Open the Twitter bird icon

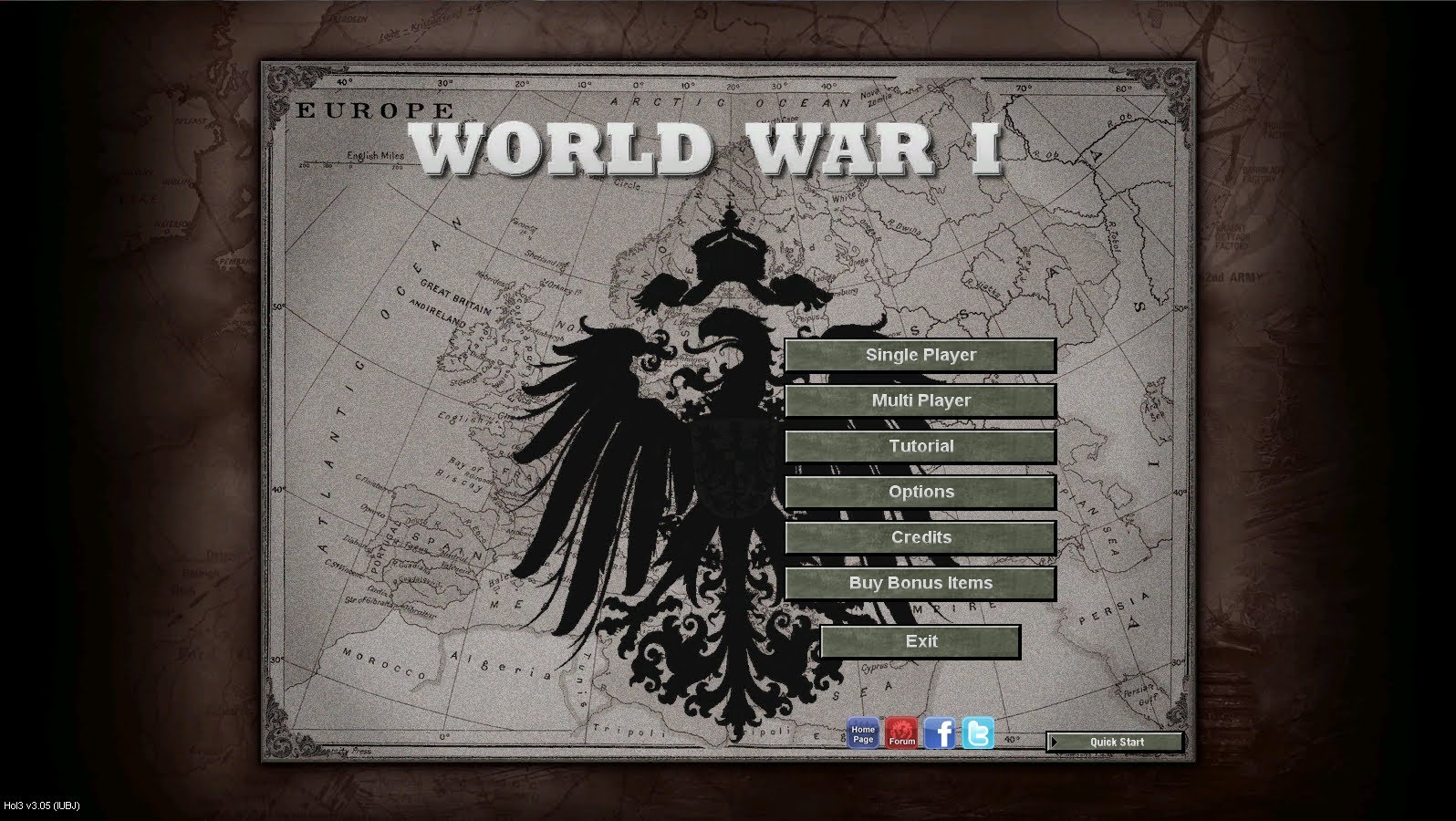click(x=978, y=733)
